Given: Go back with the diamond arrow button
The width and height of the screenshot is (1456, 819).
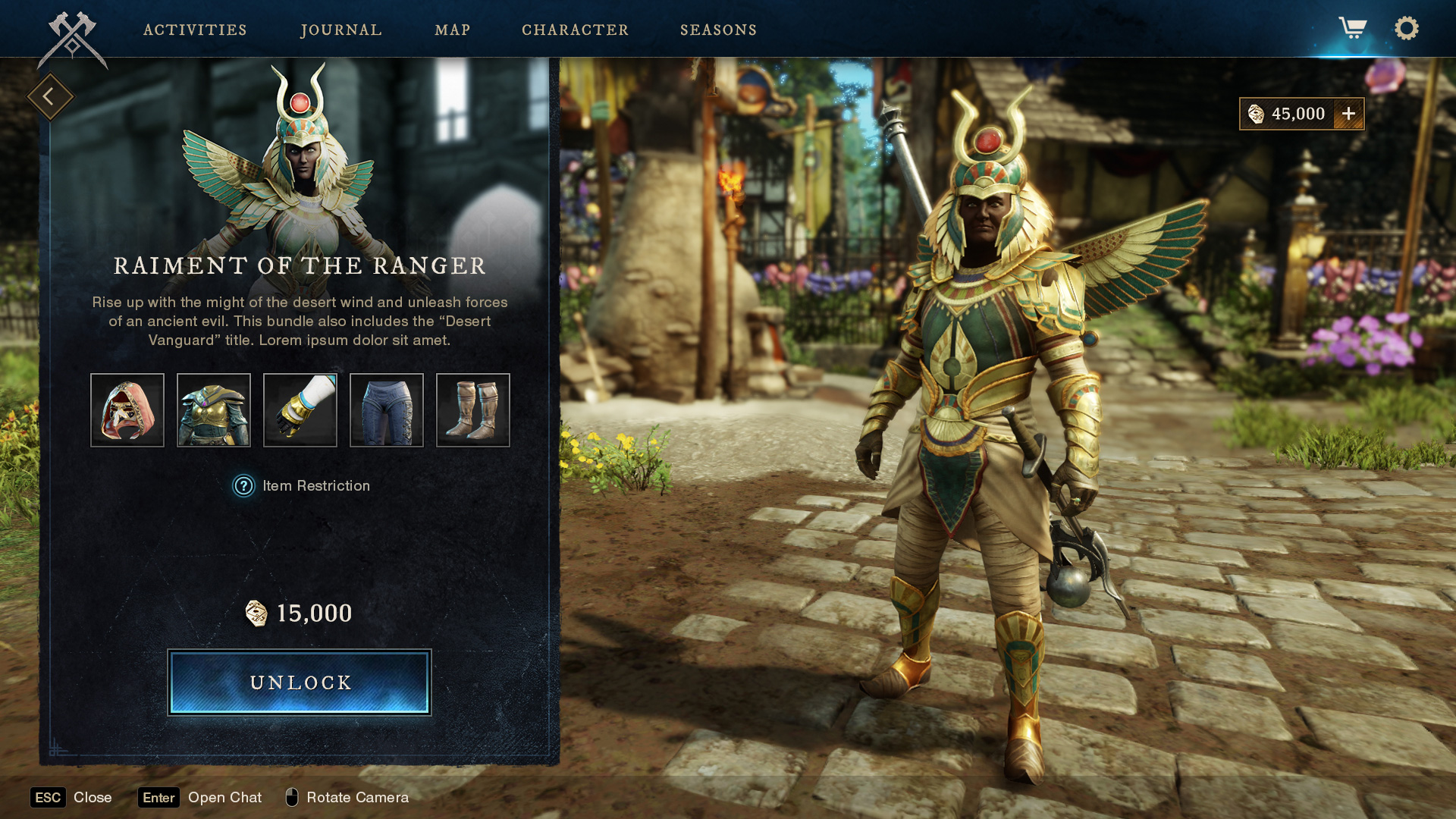Looking at the screenshot, I should tap(50, 97).
